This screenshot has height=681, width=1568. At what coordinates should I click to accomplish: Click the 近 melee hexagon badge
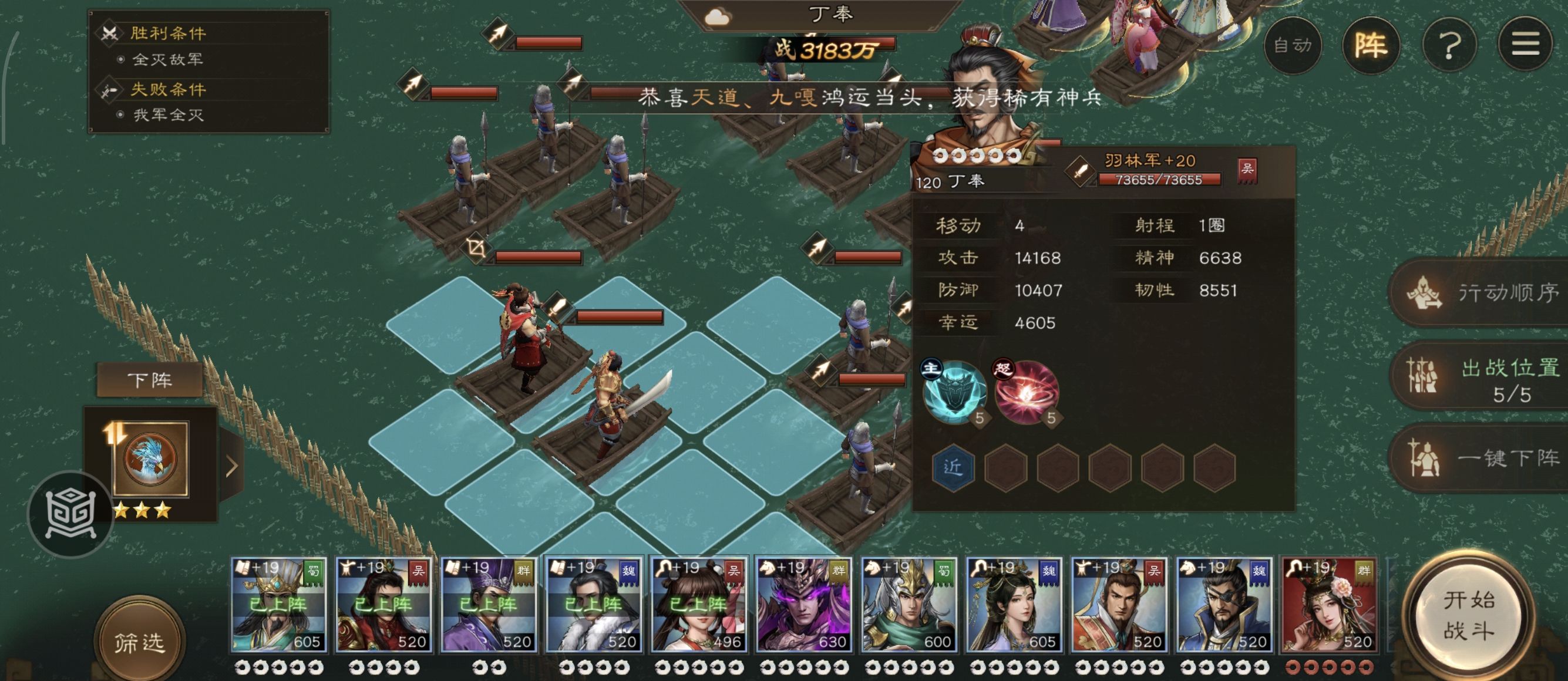click(953, 467)
